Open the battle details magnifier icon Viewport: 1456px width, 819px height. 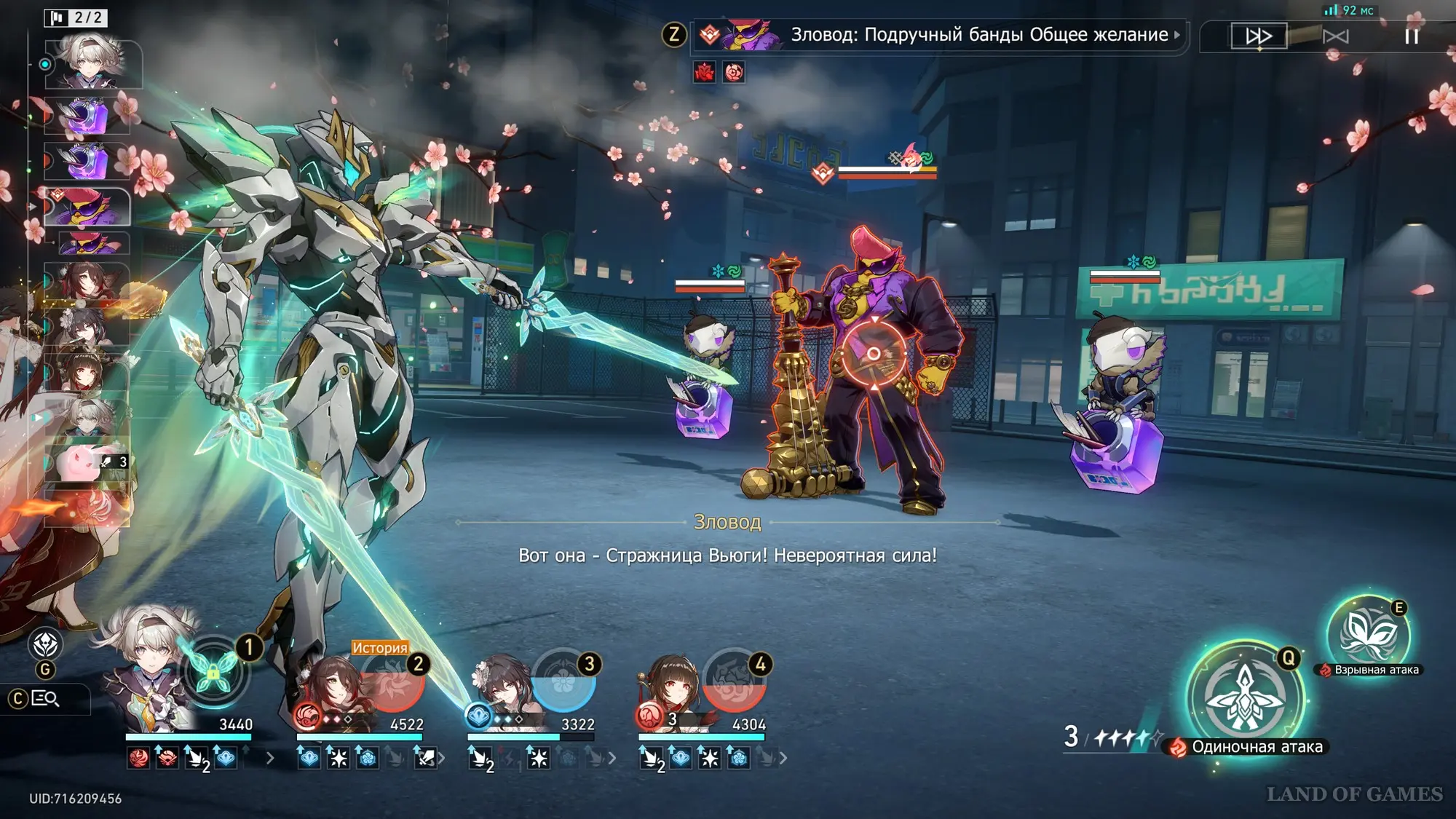pyautogui.click(x=45, y=699)
